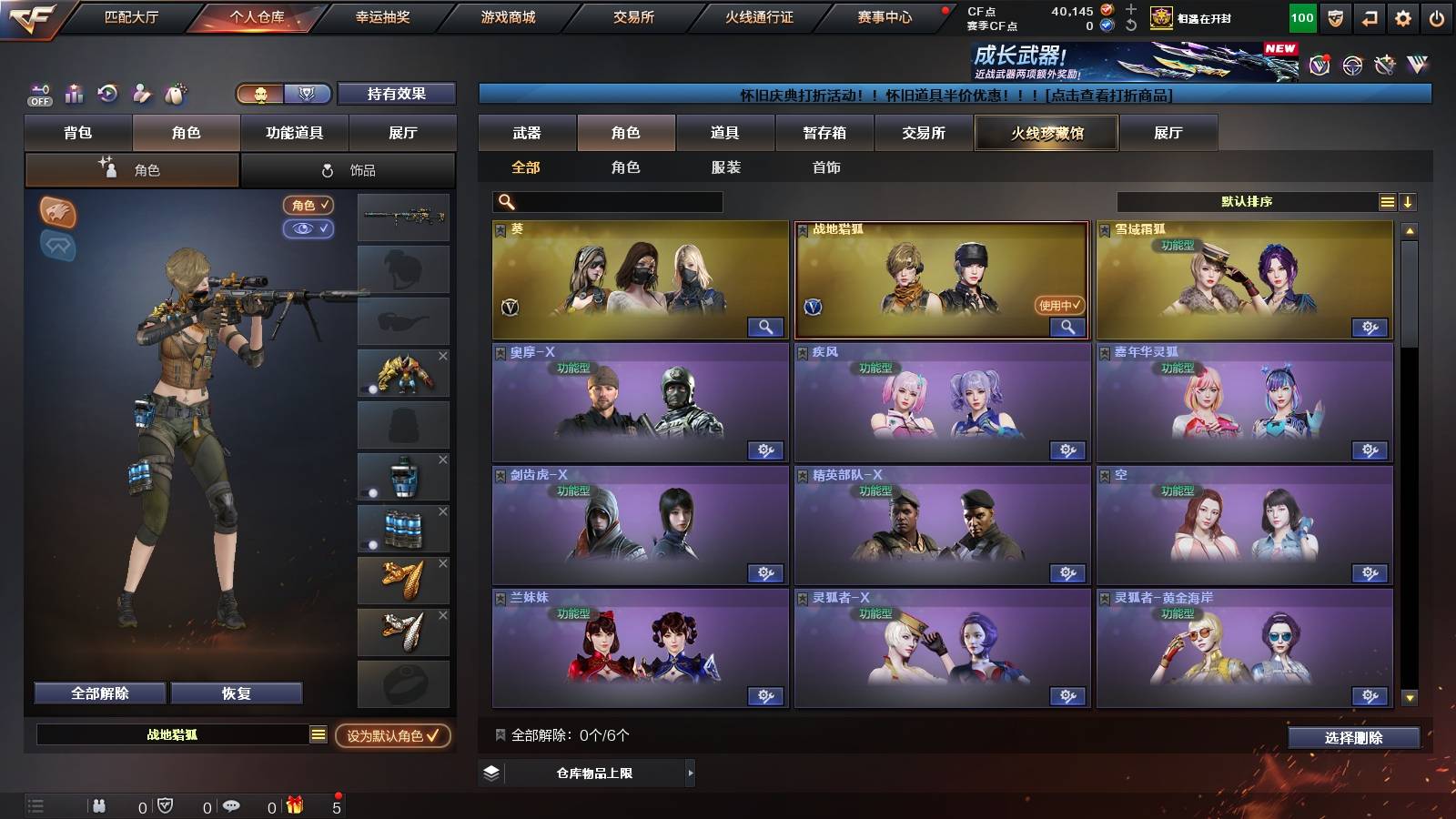Viewport: 1456px width, 819px height.
Task: Open the gift box panel at bottom
Action: click(293, 804)
